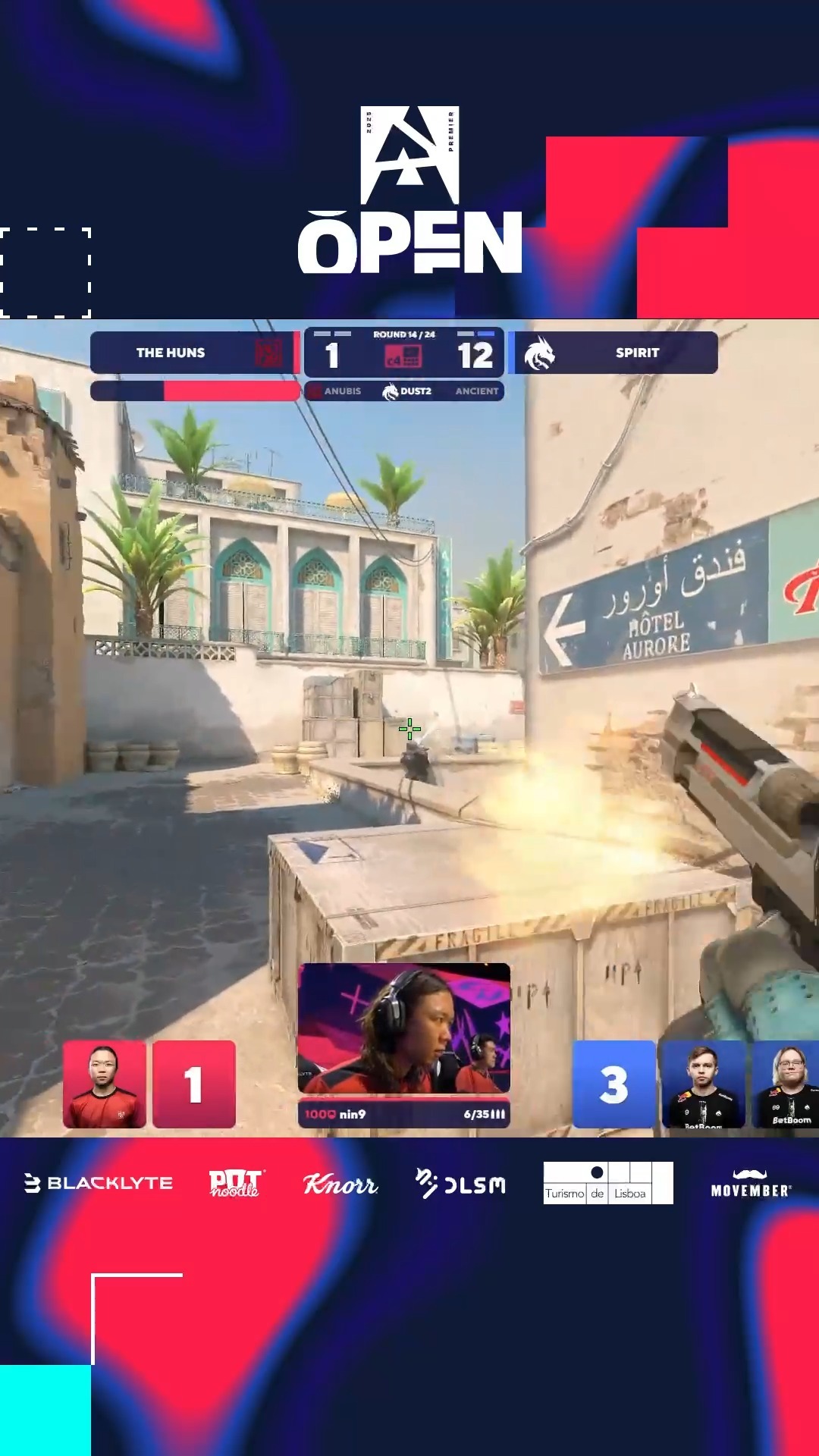The width and height of the screenshot is (819, 1456).
Task: Open the Pot Noodle sponsor logo
Action: [x=235, y=1183]
